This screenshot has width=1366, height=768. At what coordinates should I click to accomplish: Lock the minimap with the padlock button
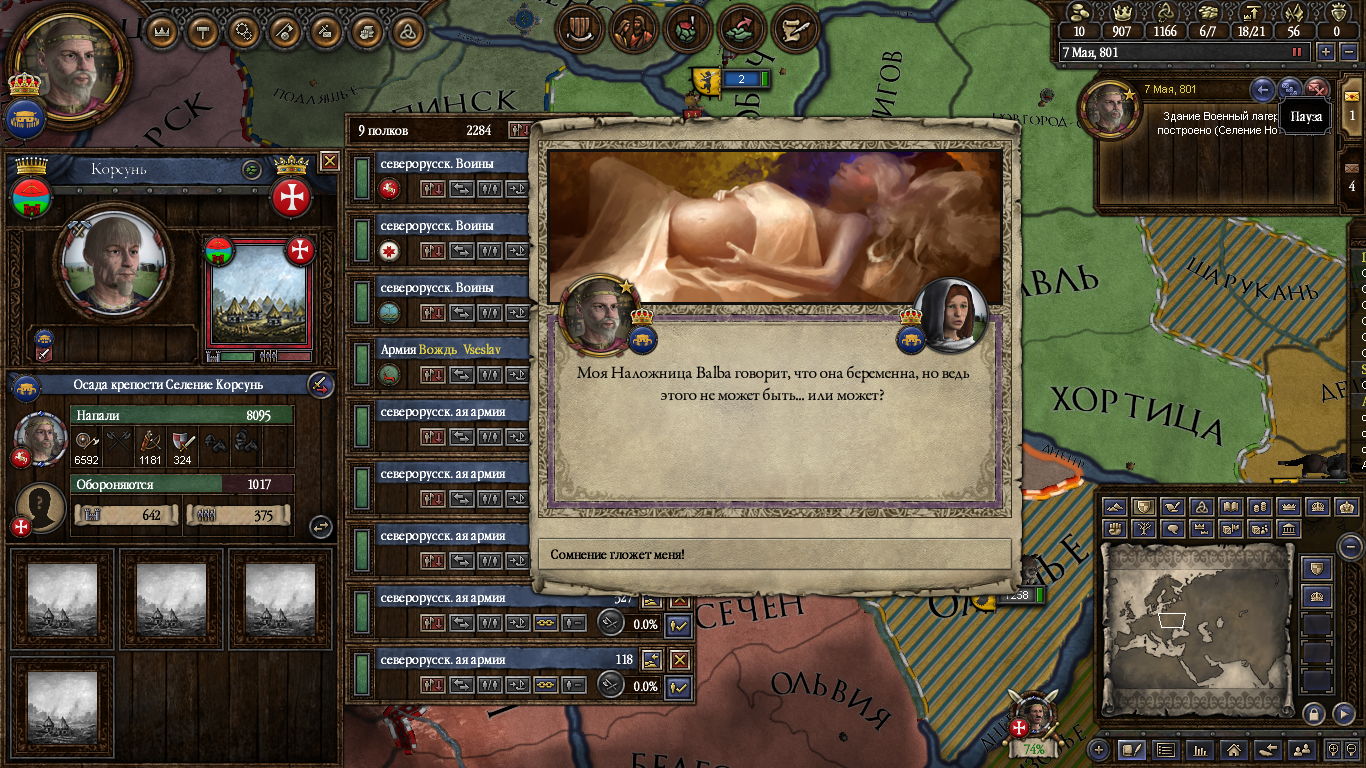point(1314,713)
